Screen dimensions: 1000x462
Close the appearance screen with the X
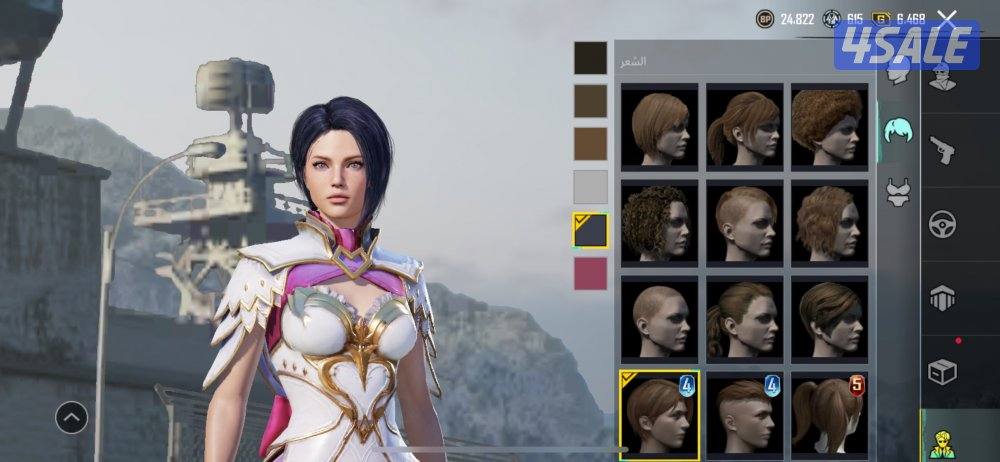point(947,18)
